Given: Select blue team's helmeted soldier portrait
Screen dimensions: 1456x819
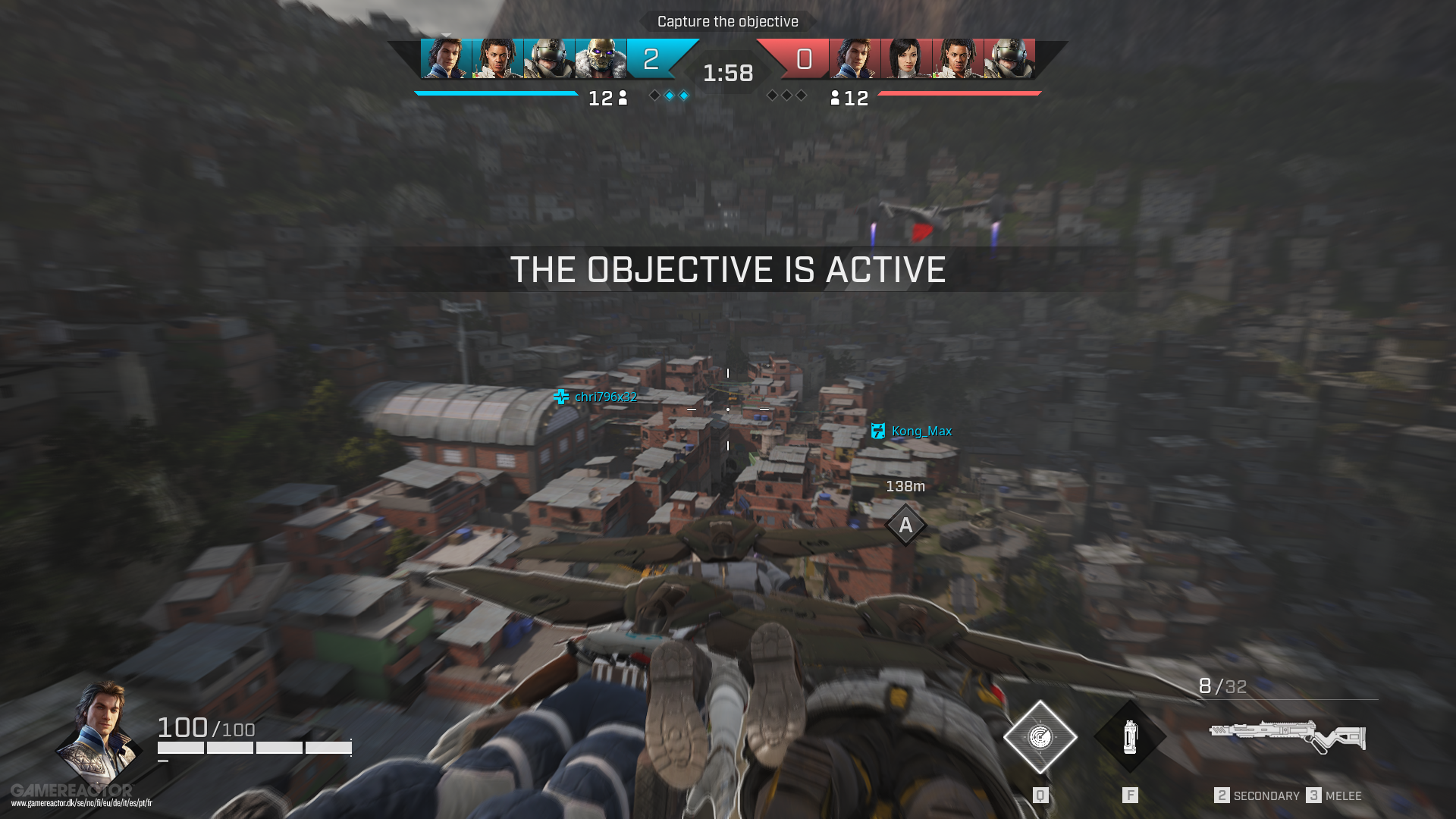Looking at the screenshot, I should pos(549,59).
